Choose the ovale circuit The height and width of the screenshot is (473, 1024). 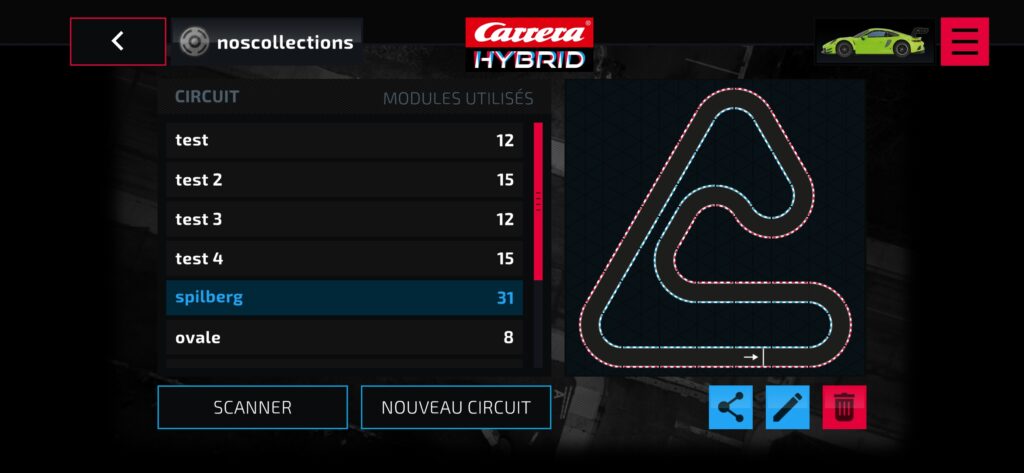click(x=344, y=338)
